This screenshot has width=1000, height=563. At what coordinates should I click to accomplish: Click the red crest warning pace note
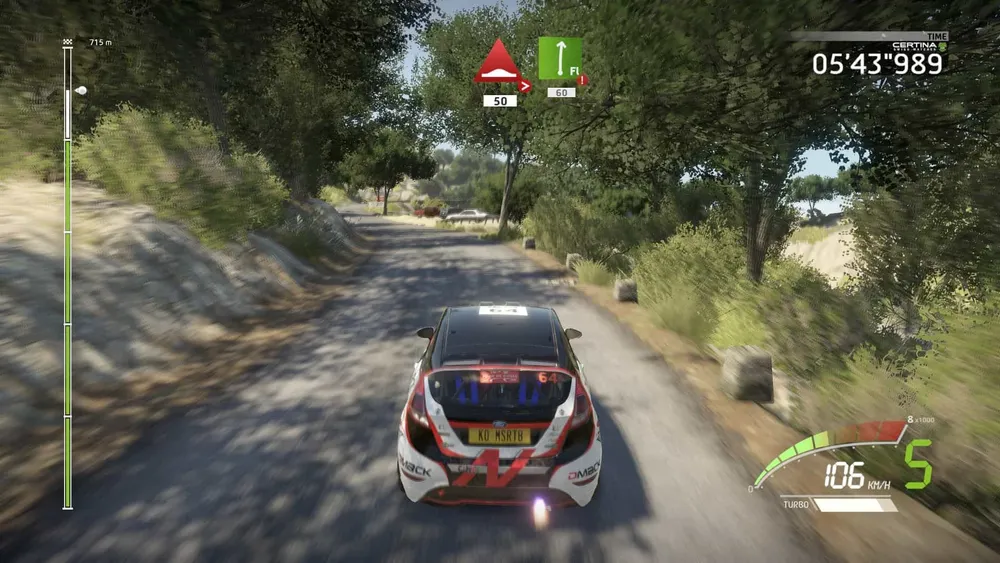coord(500,63)
